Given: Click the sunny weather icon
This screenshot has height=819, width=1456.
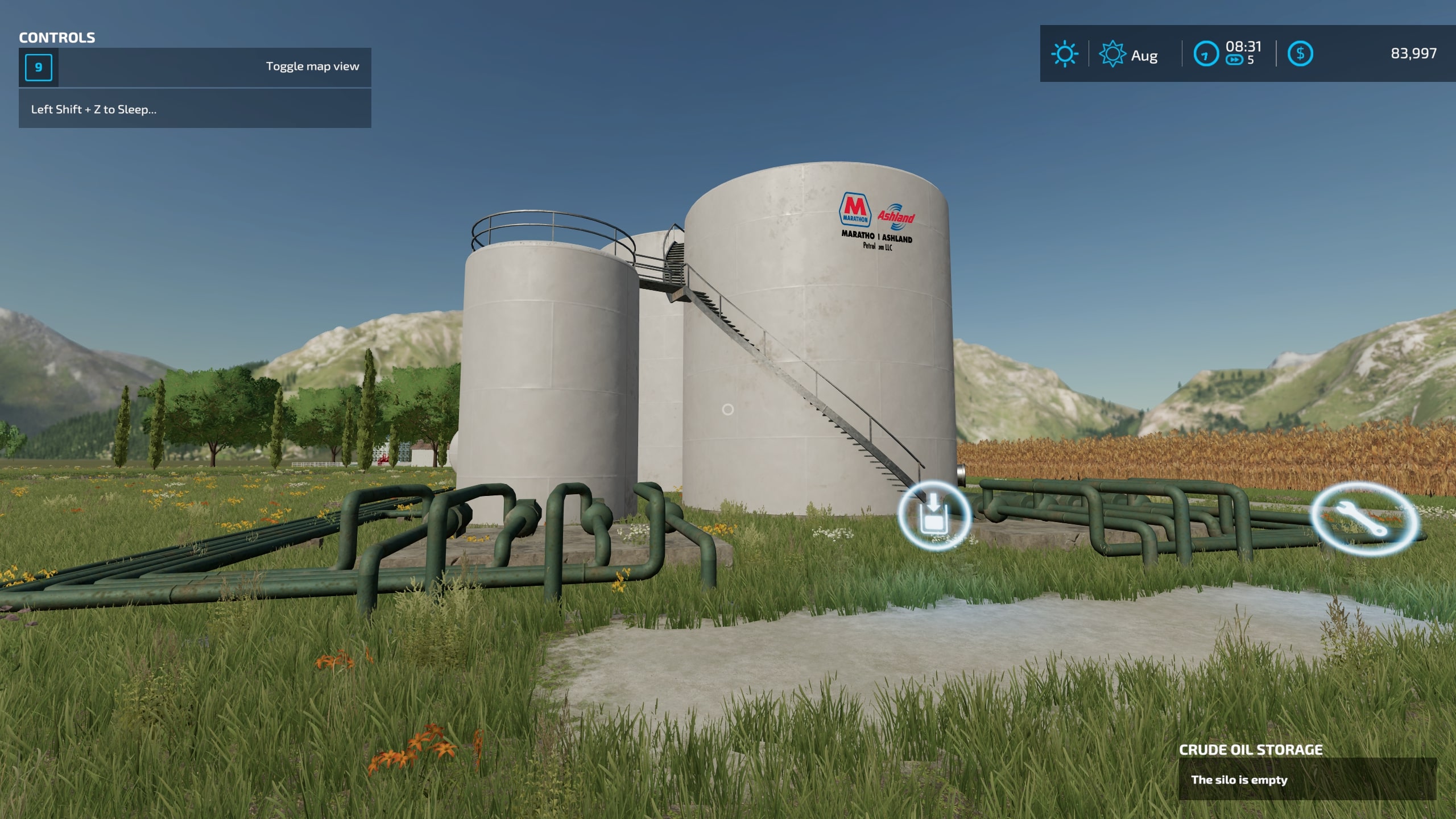Looking at the screenshot, I should coord(1064,55).
